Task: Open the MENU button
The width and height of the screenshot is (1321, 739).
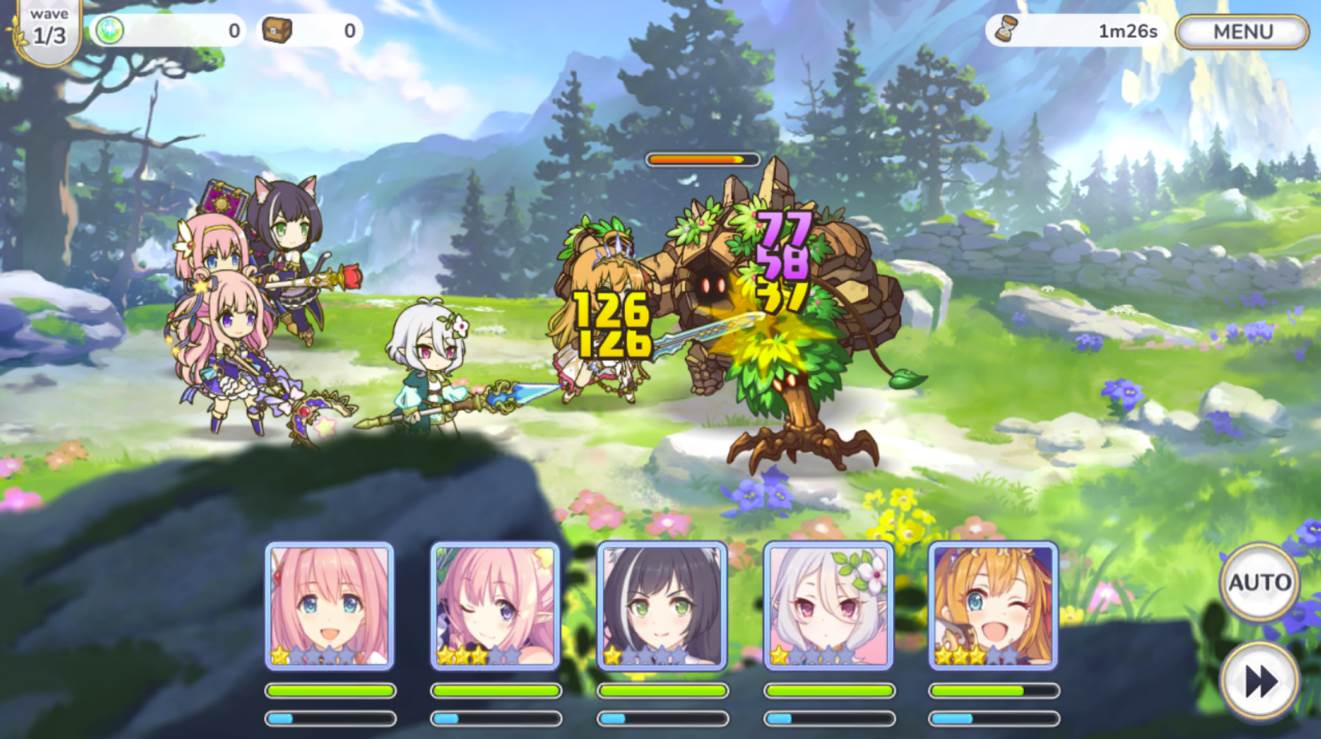Action: [1242, 32]
